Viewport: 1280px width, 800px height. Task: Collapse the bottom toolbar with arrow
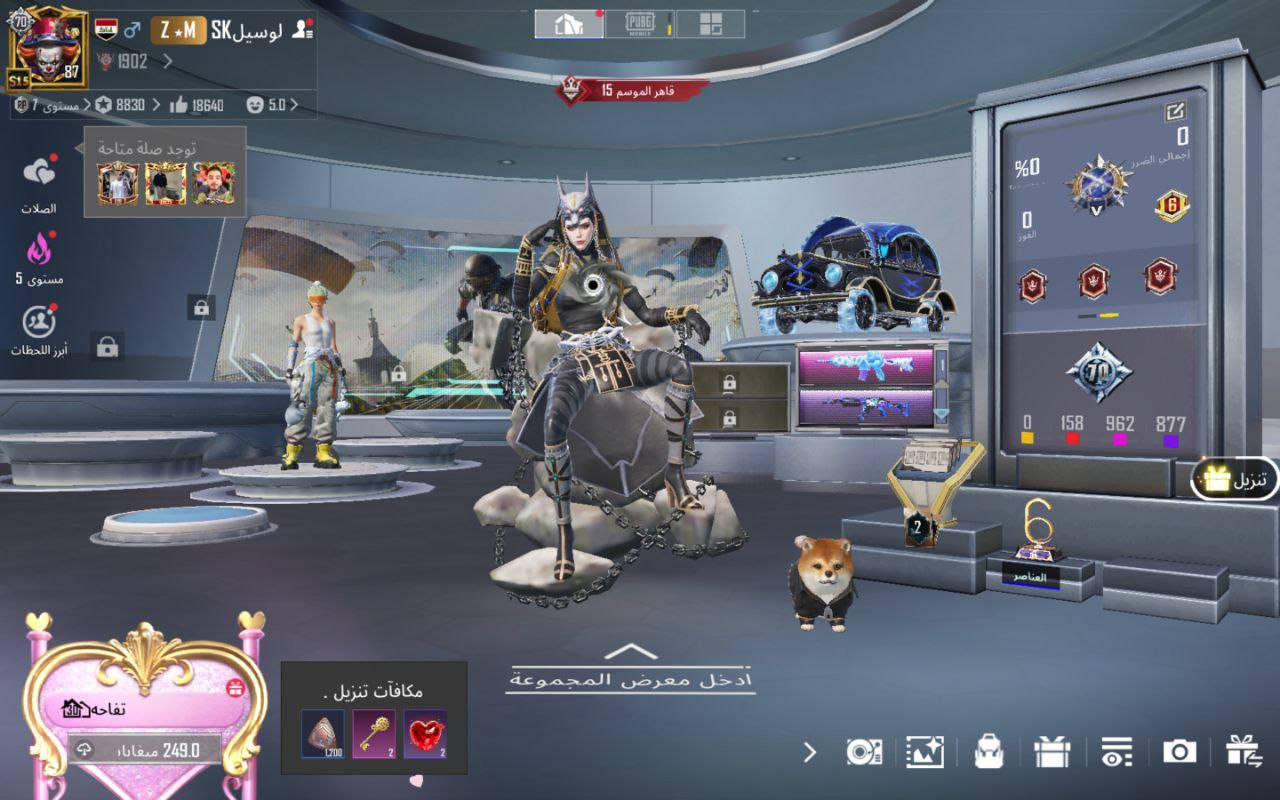pos(810,752)
